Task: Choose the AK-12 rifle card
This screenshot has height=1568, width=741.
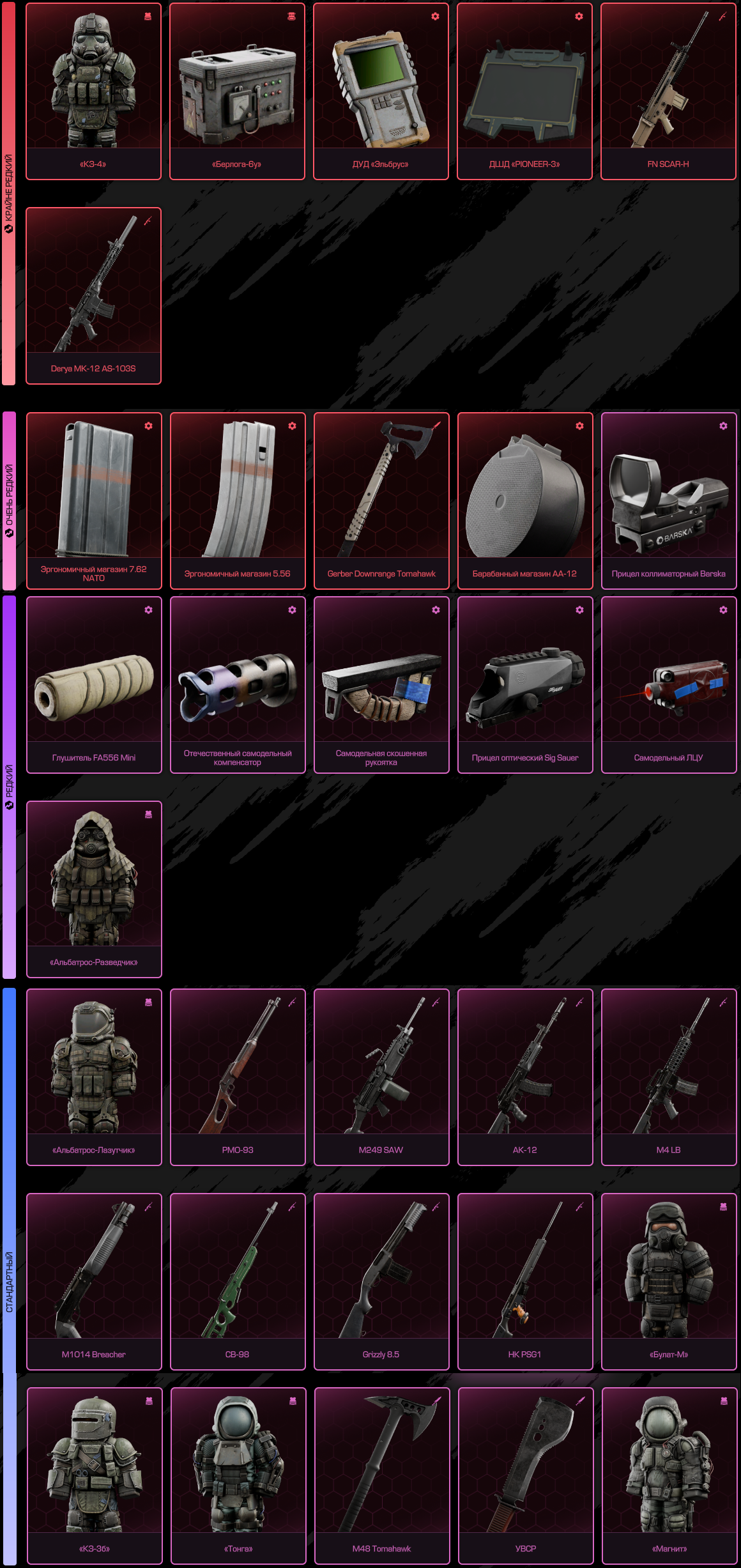Action: pos(525,1077)
